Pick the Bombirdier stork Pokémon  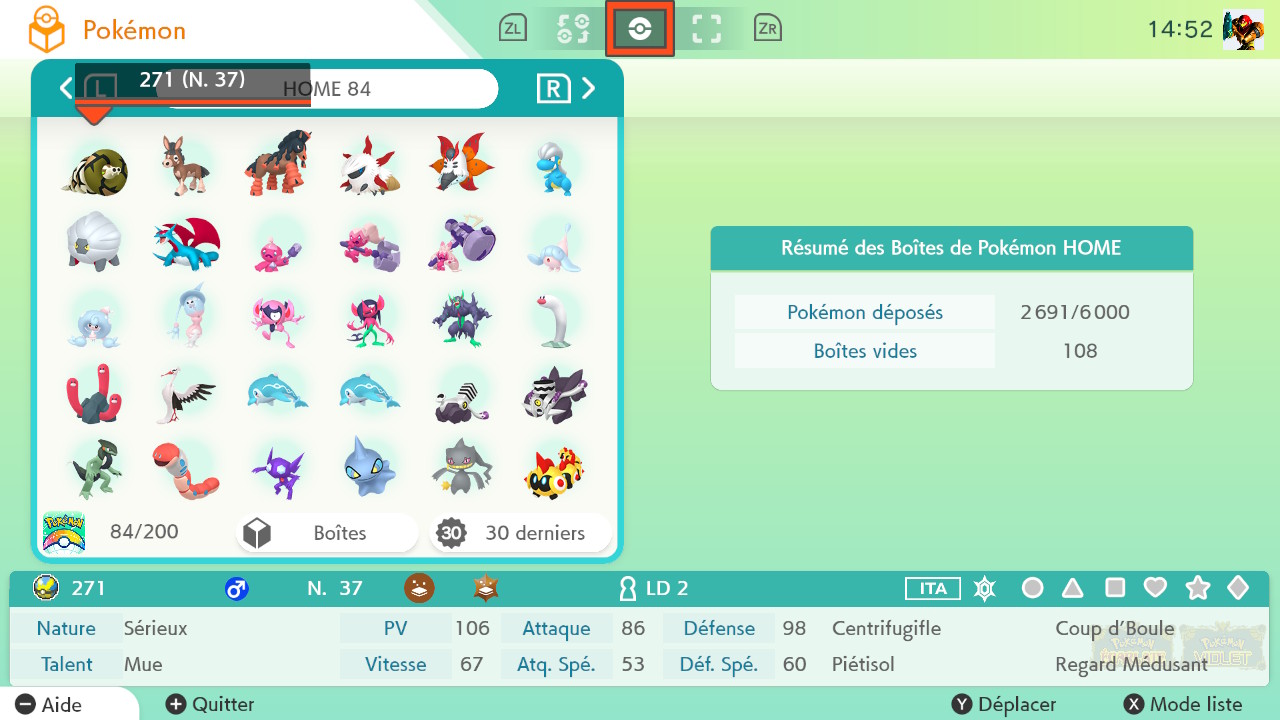click(x=186, y=394)
